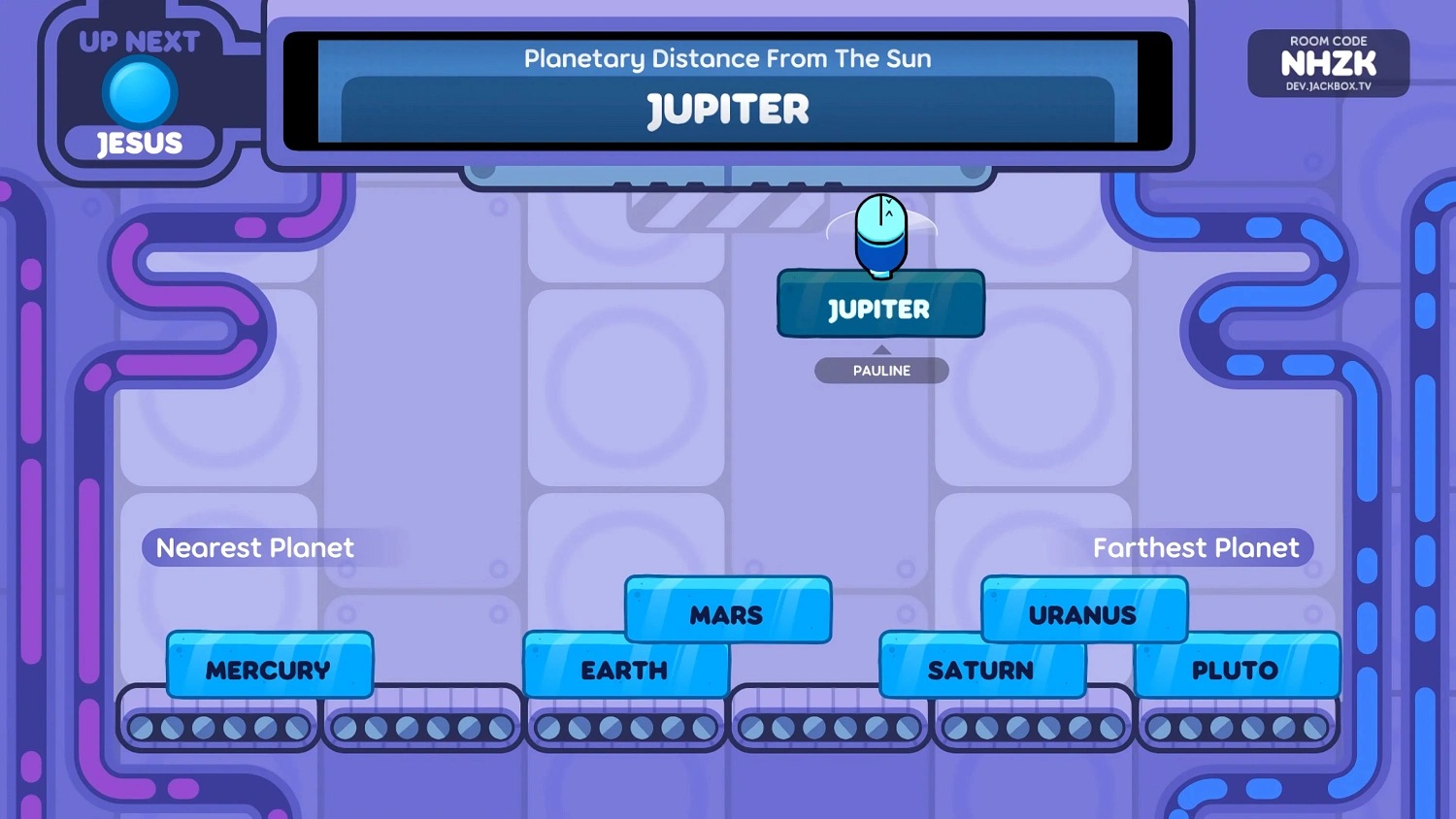
Task: Toggle the JUPITER answer tile held by Pauline
Action: [879, 307]
